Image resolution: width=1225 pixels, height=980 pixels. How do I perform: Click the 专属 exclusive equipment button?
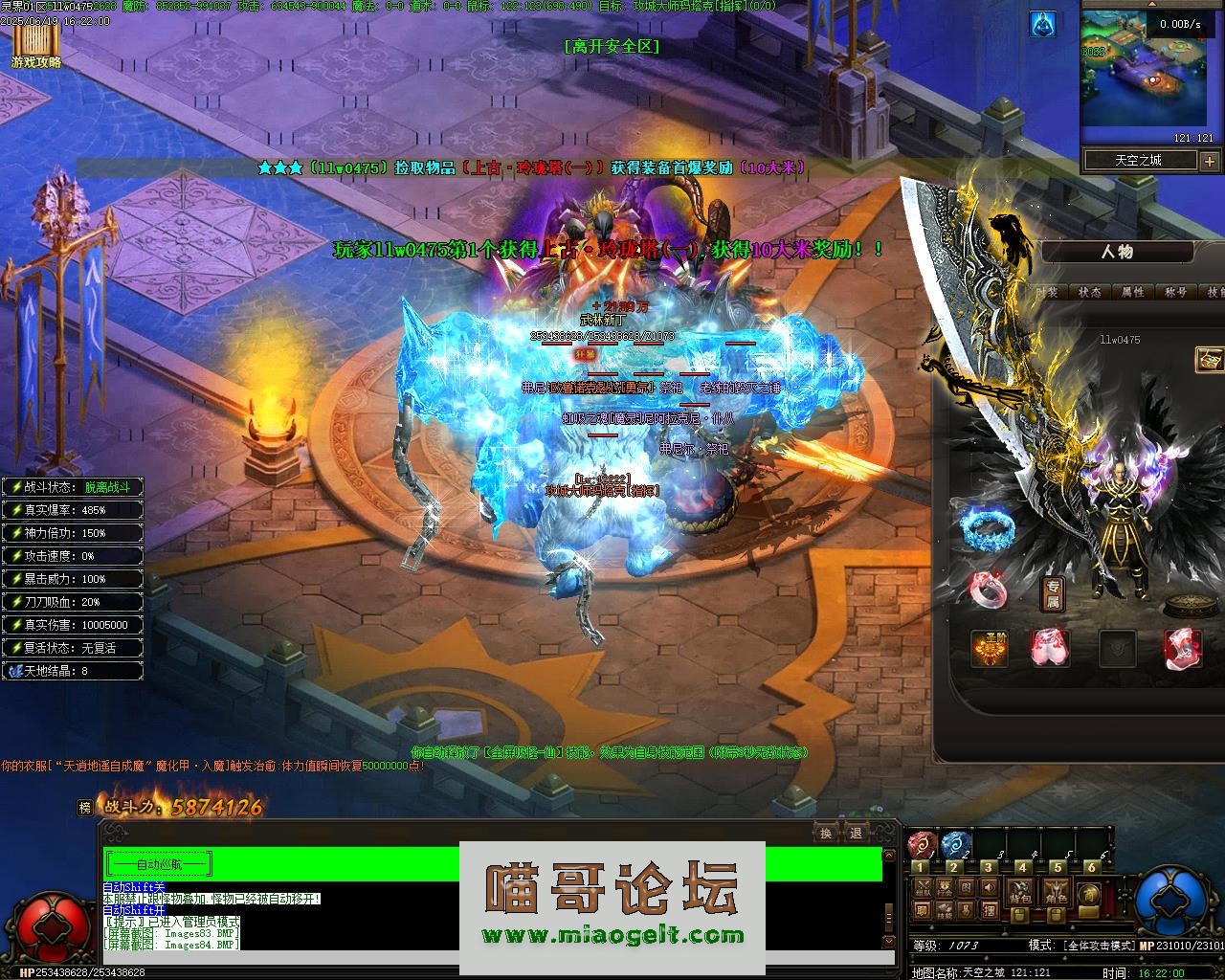pos(1053,594)
